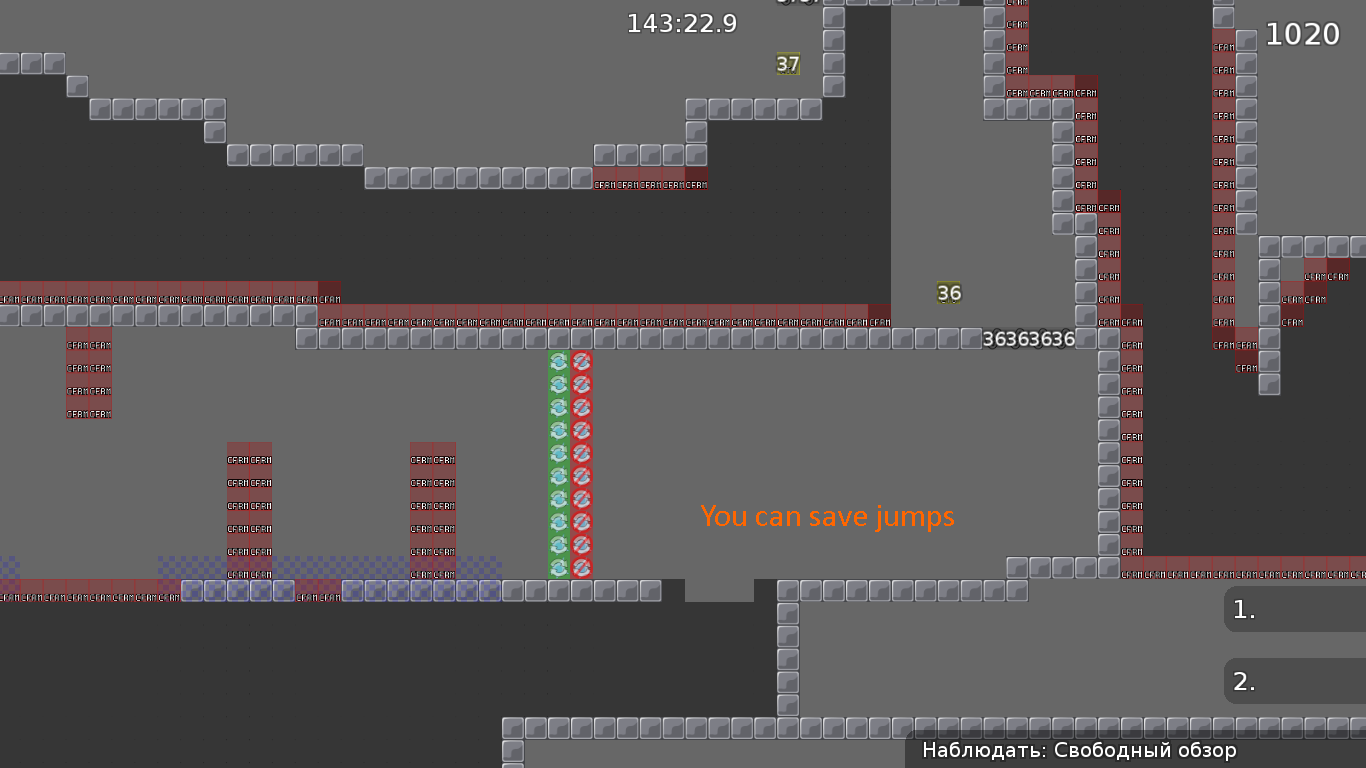Screen dimensions: 1366x768
Task: Click a metal block beneath the orb columns
Action: [x=558, y=592]
